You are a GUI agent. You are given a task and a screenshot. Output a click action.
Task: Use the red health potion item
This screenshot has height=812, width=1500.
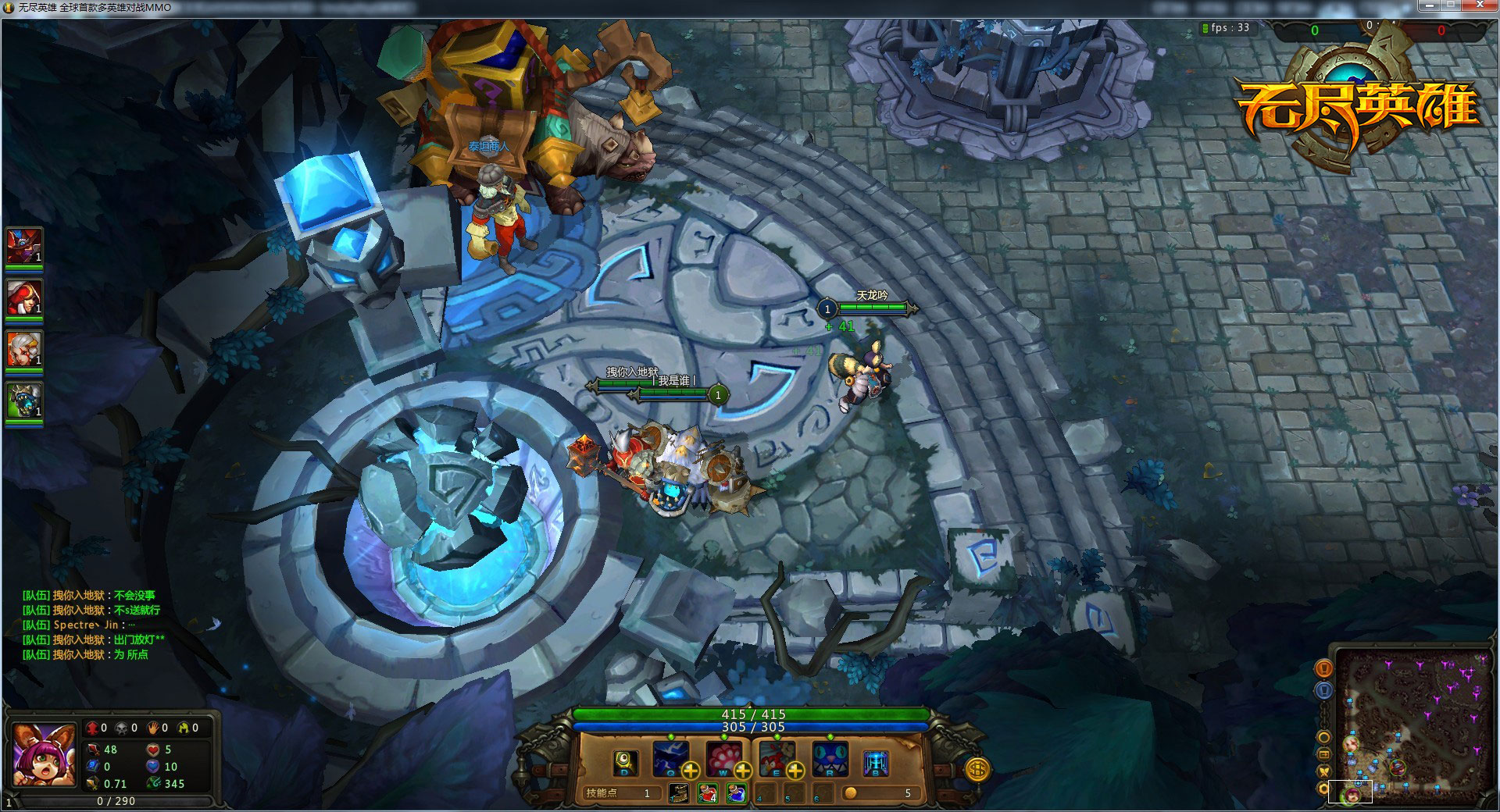pos(708,793)
